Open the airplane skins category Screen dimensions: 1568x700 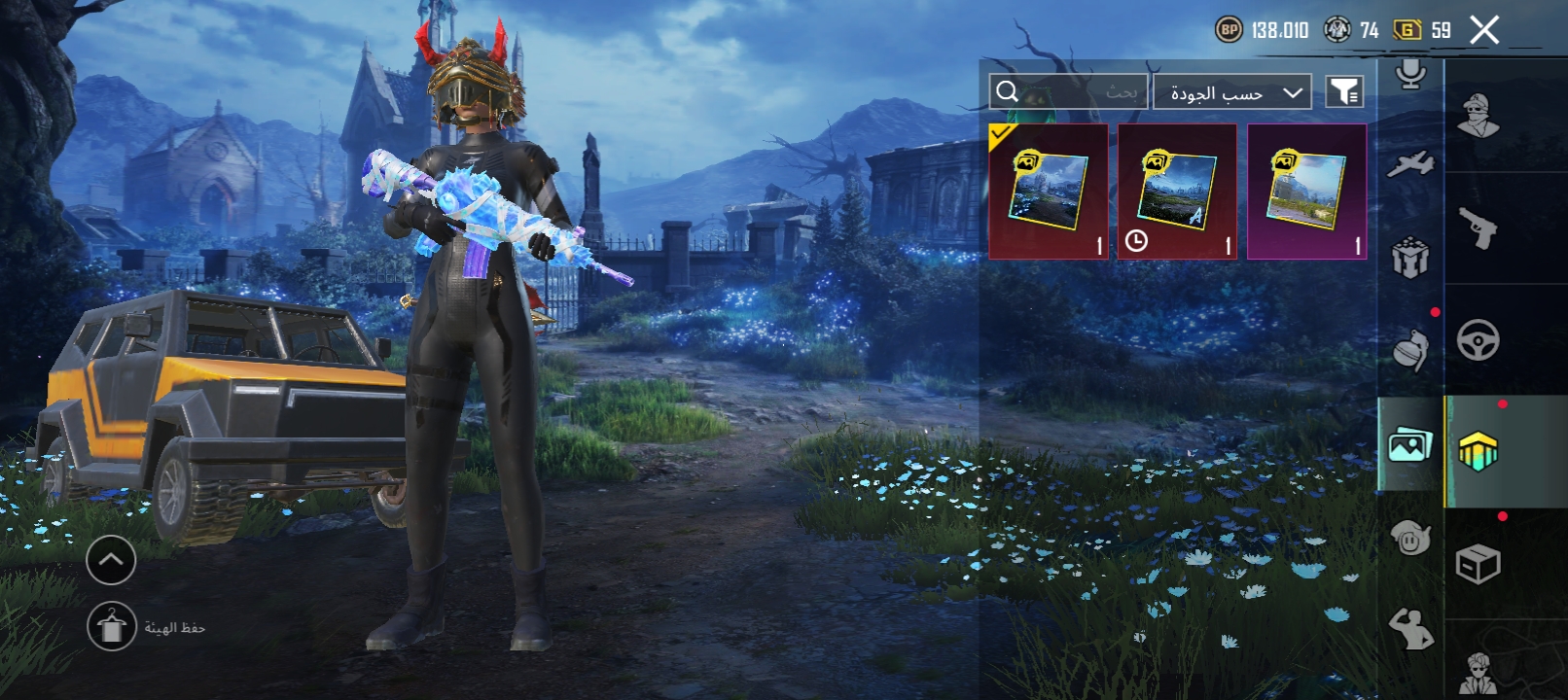tap(1410, 164)
